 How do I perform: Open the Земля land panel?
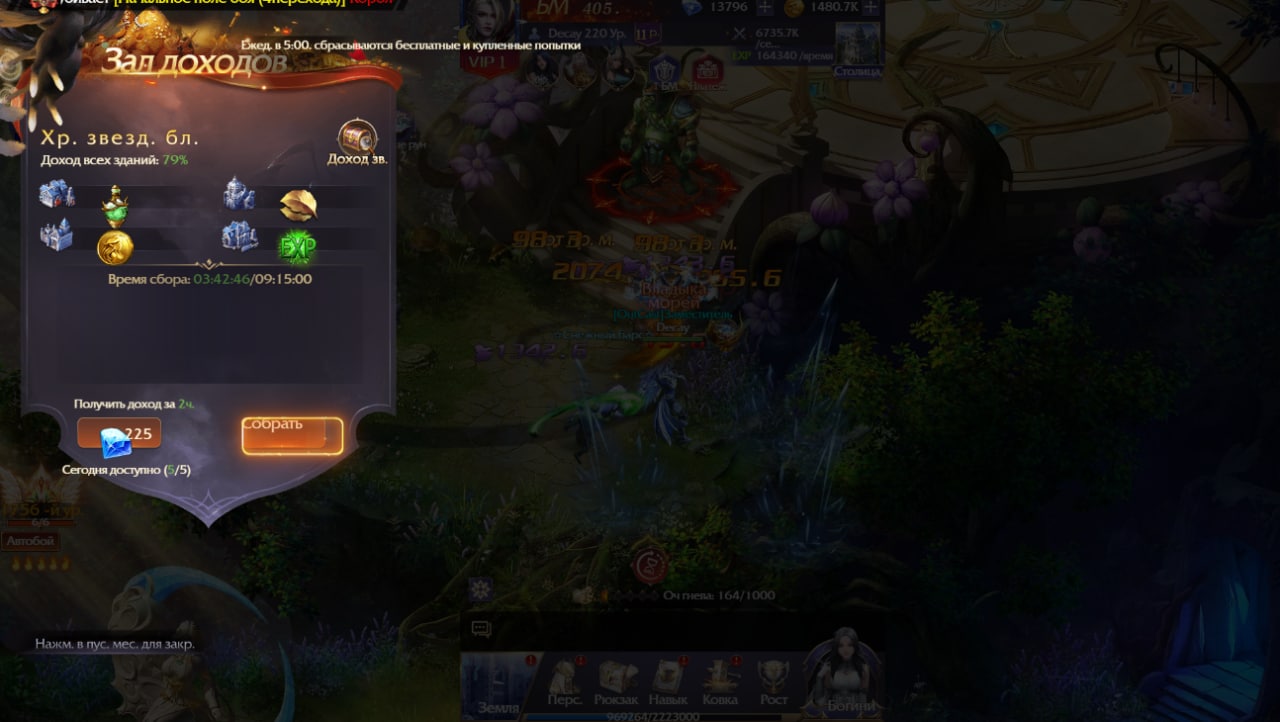click(498, 686)
